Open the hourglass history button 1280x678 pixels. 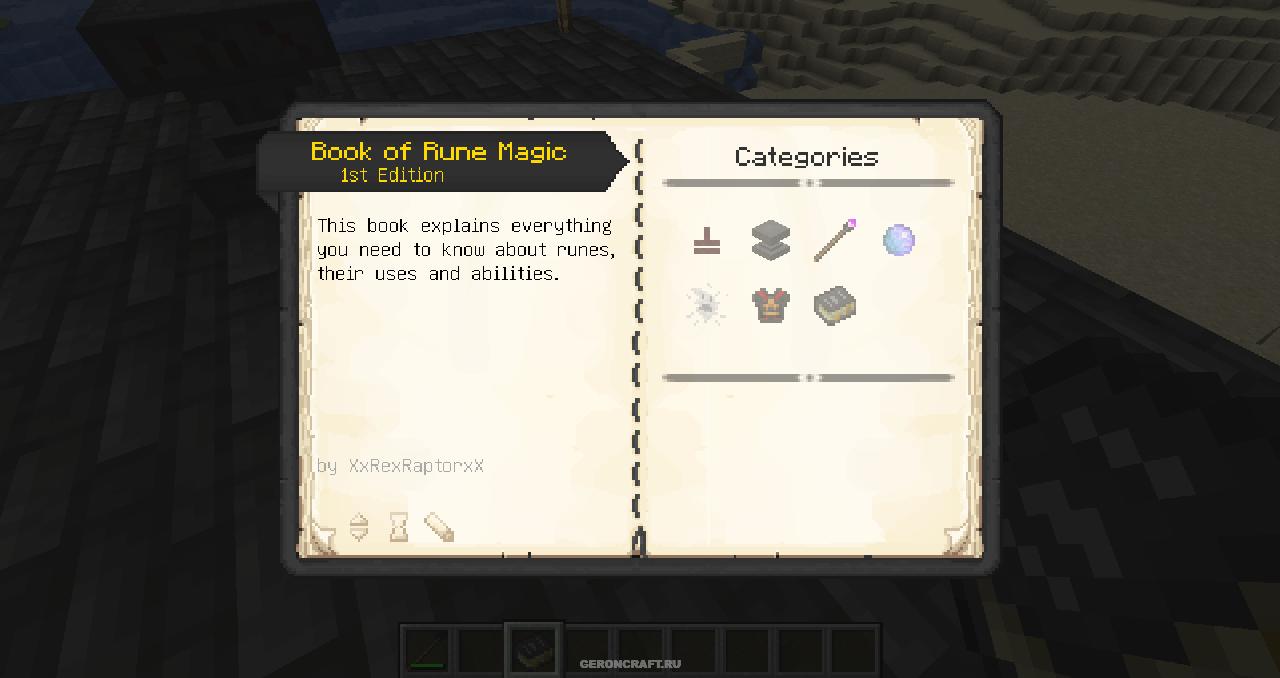pos(399,527)
